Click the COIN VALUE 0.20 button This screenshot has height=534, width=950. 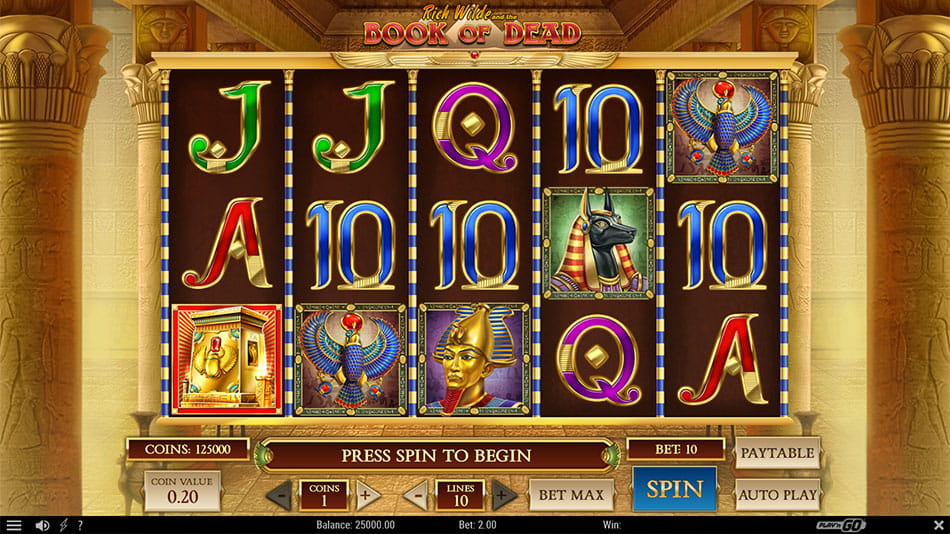(x=182, y=491)
